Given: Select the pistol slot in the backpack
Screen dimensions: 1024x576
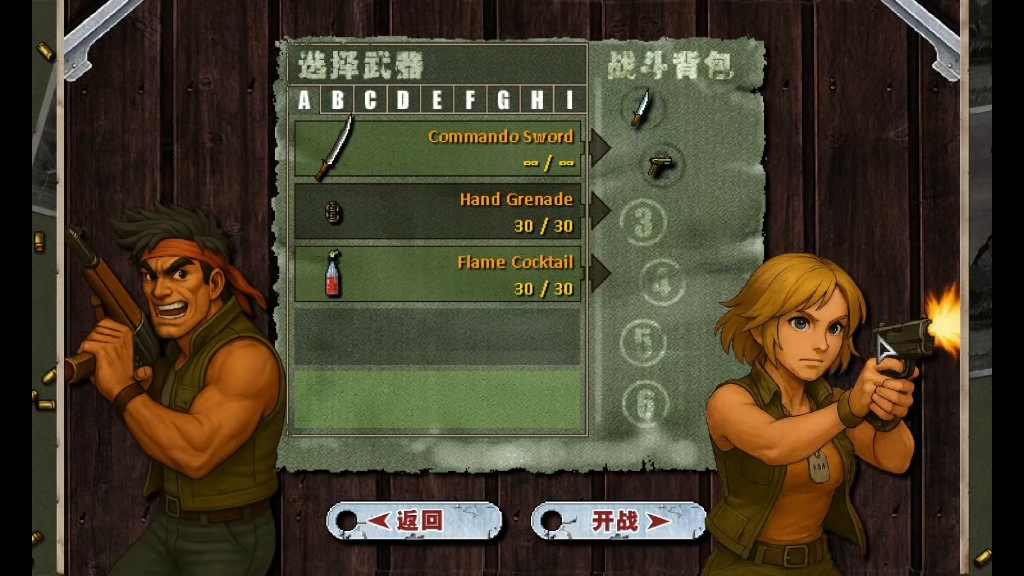Looking at the screenshot, I should 660,164.
